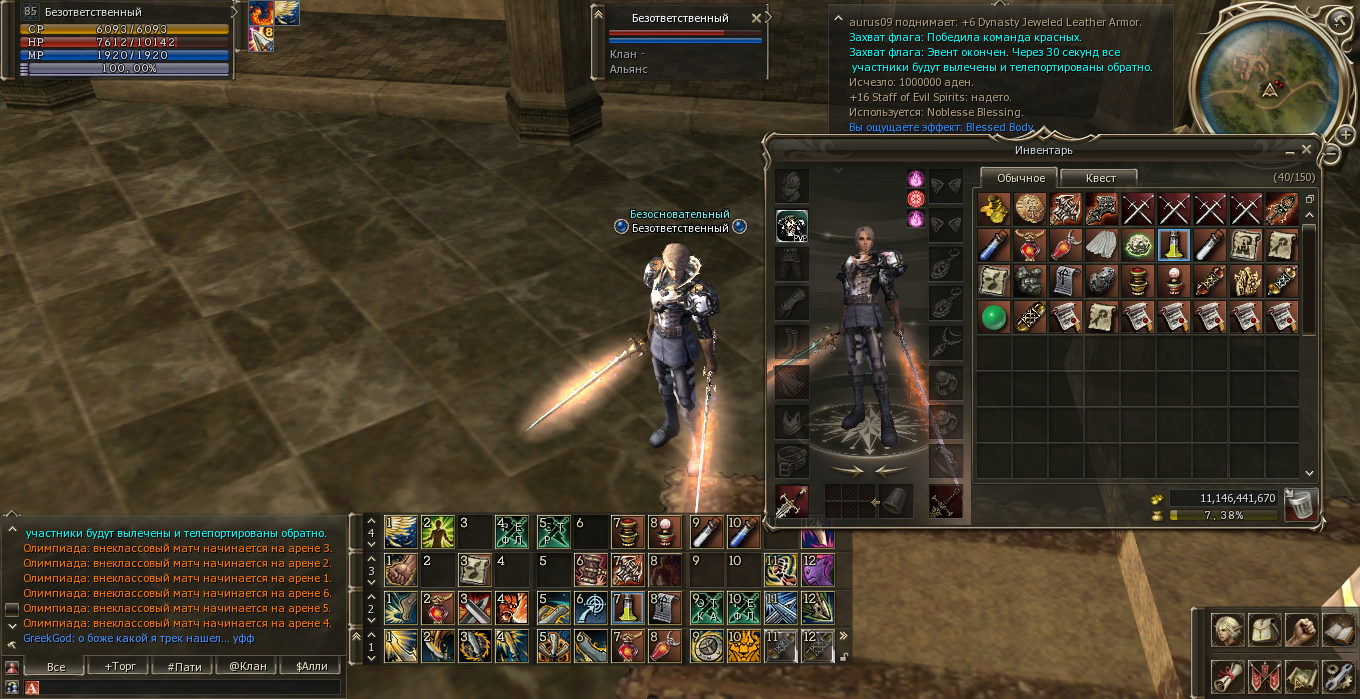Use the lion head skill on hotbar
The width and height of the screenshot is (1360, 699).
coord(742,646)
